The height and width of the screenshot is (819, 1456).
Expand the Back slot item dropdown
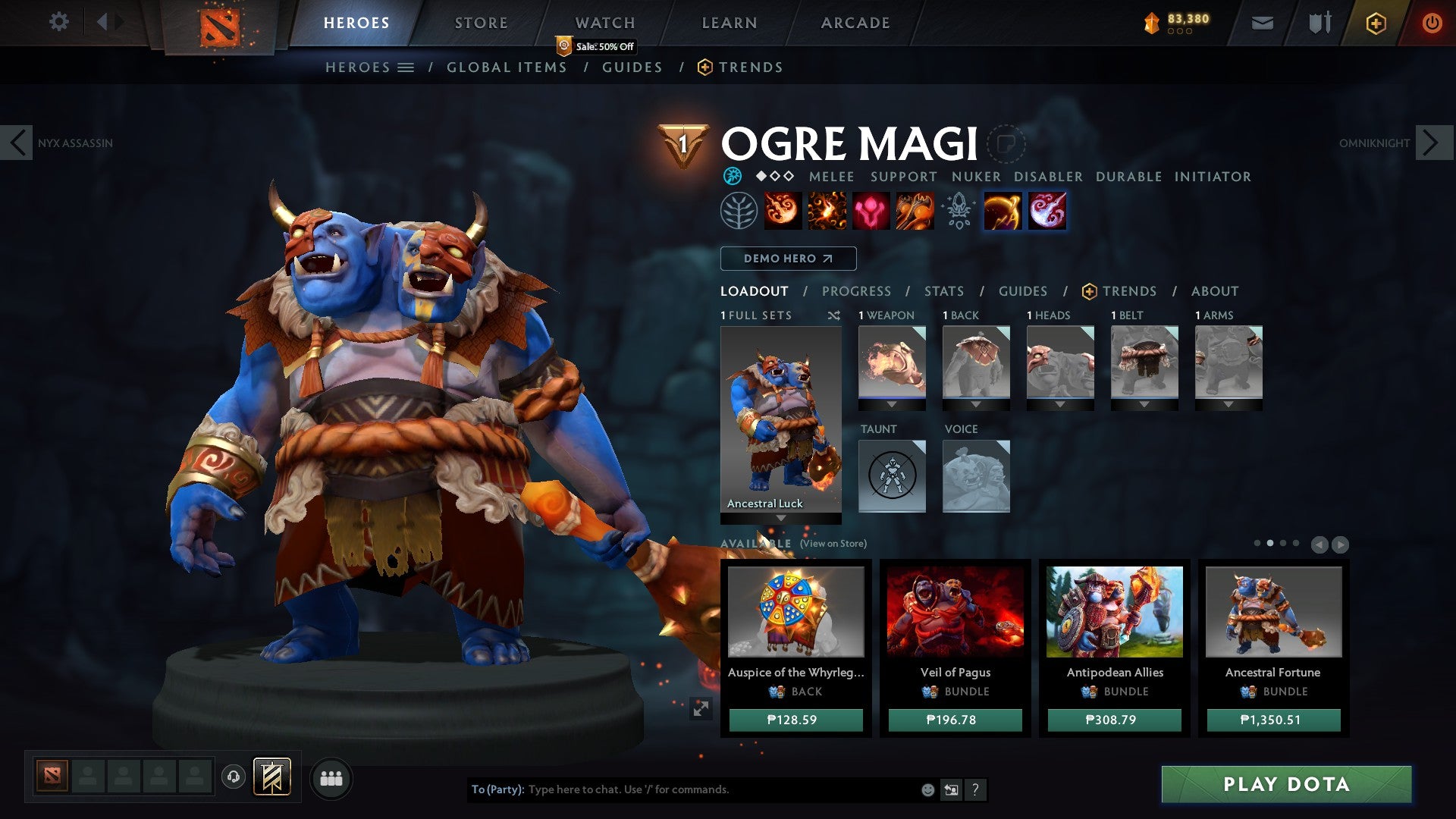[976, 405]
